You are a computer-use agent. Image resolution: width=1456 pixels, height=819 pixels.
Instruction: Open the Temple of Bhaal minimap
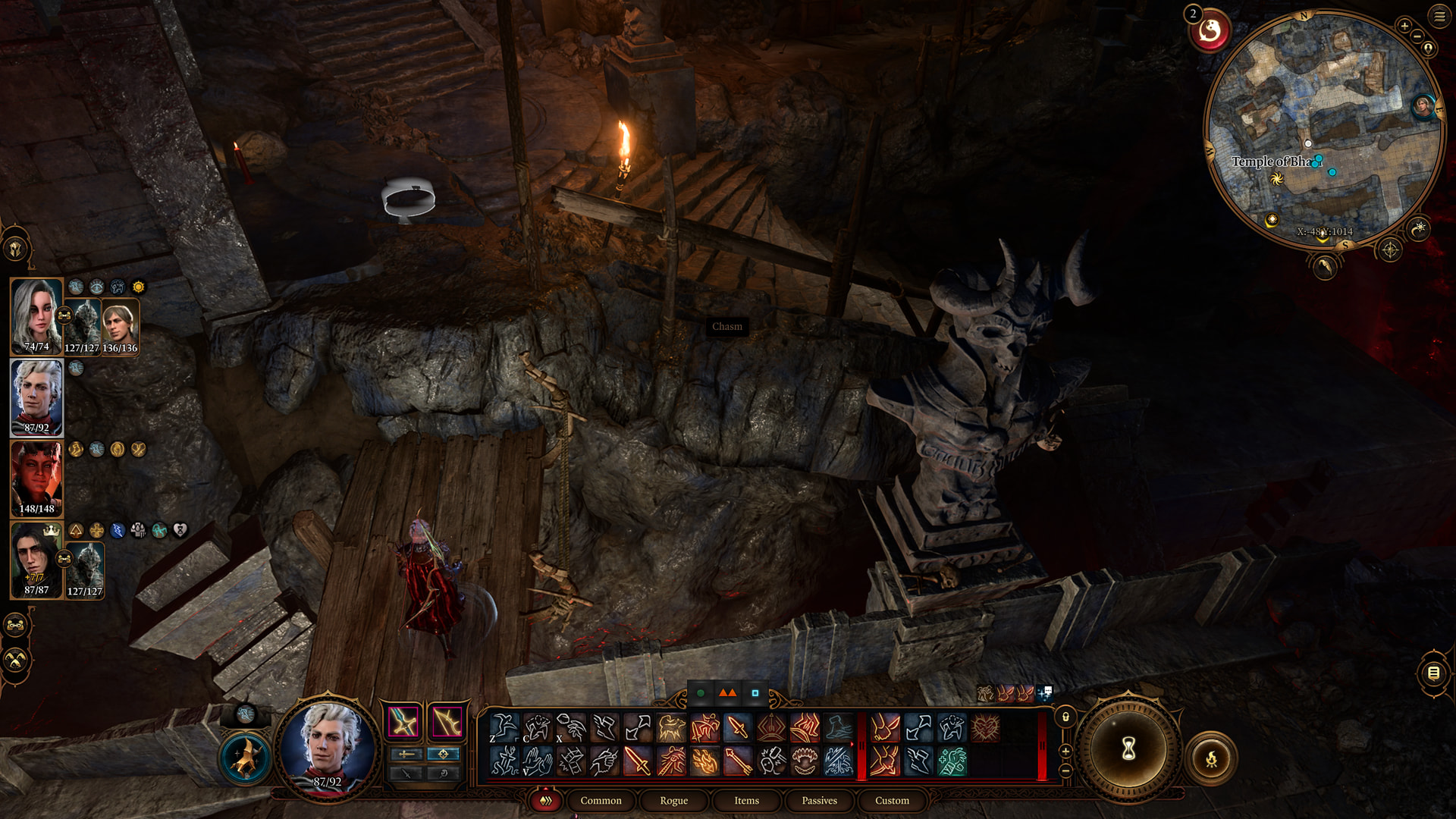tap(1323, 129)
